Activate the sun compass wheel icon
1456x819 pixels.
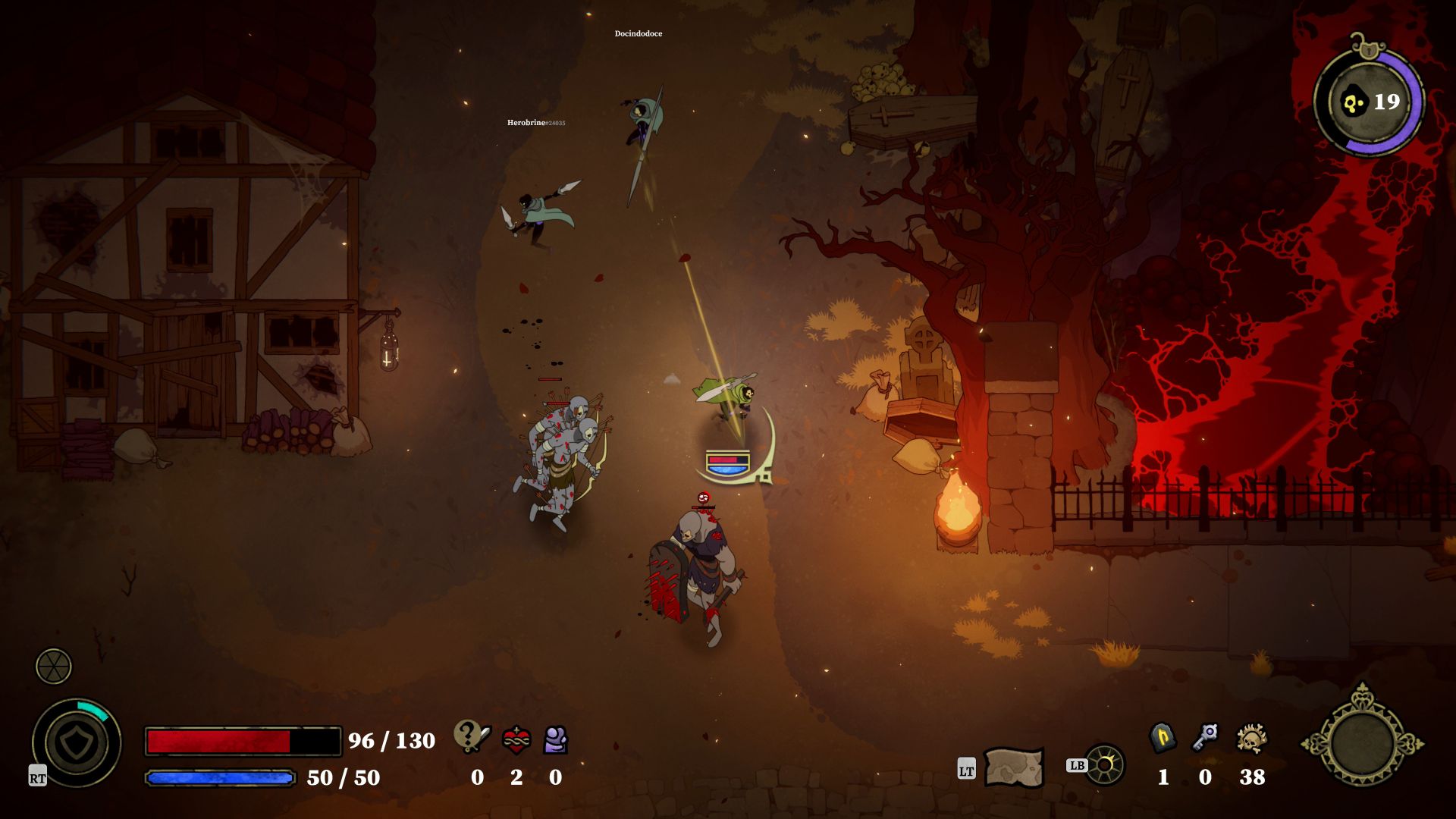[1105, 764]
